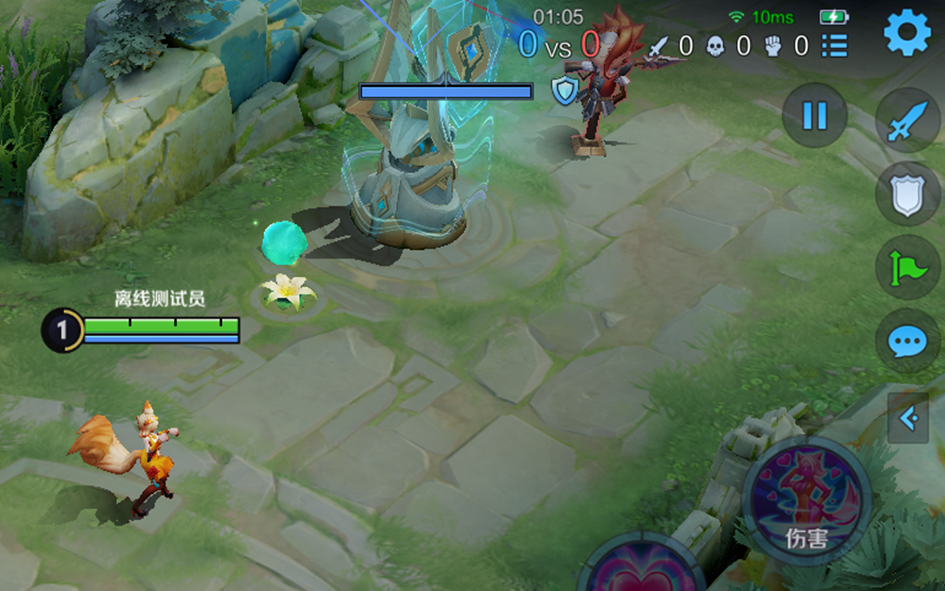Open the scoreboard list icon
The image size is (945, 591).
pyautogui.click(x=835, y=45)
